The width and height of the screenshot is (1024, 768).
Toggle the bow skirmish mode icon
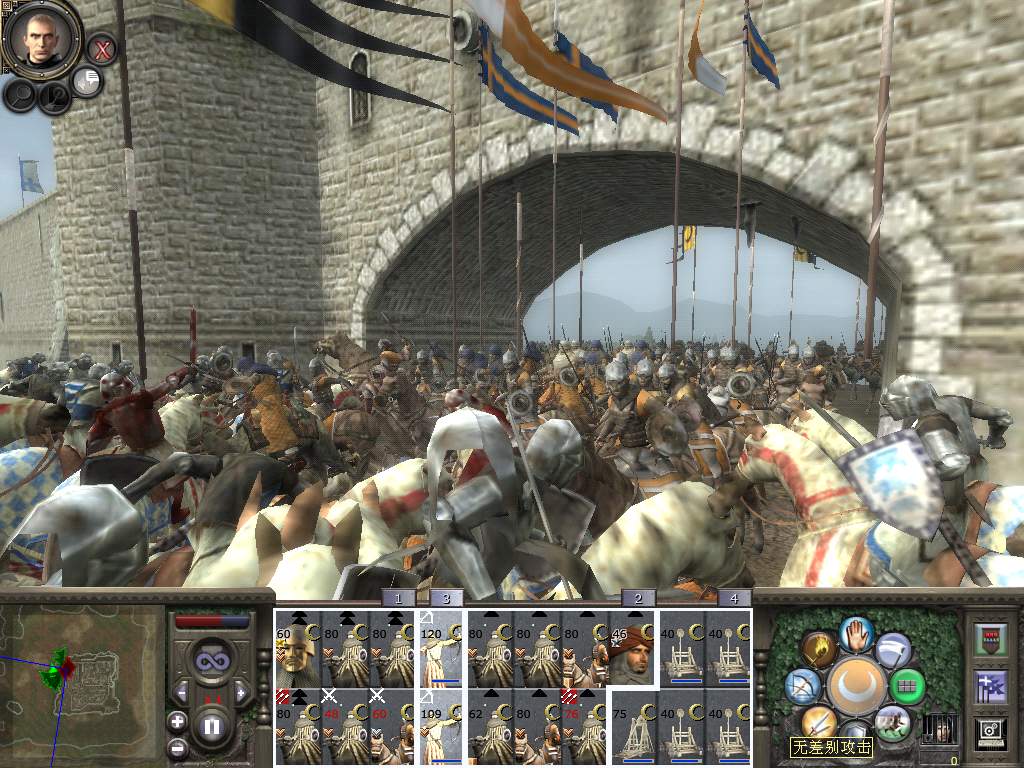[803, 687]
